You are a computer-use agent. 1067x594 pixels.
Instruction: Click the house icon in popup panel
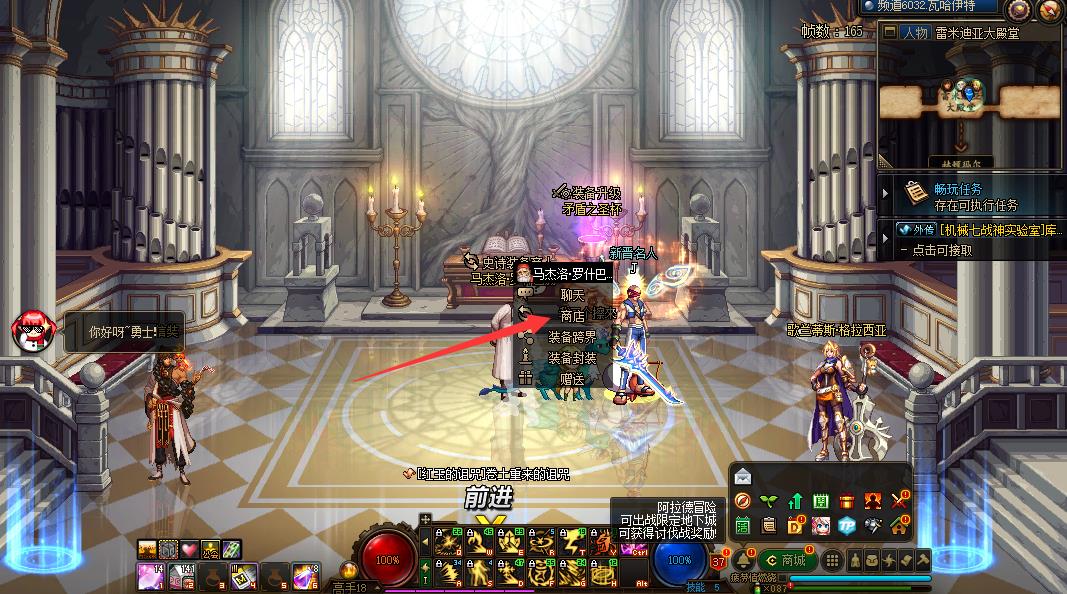[x=898, y=525]
